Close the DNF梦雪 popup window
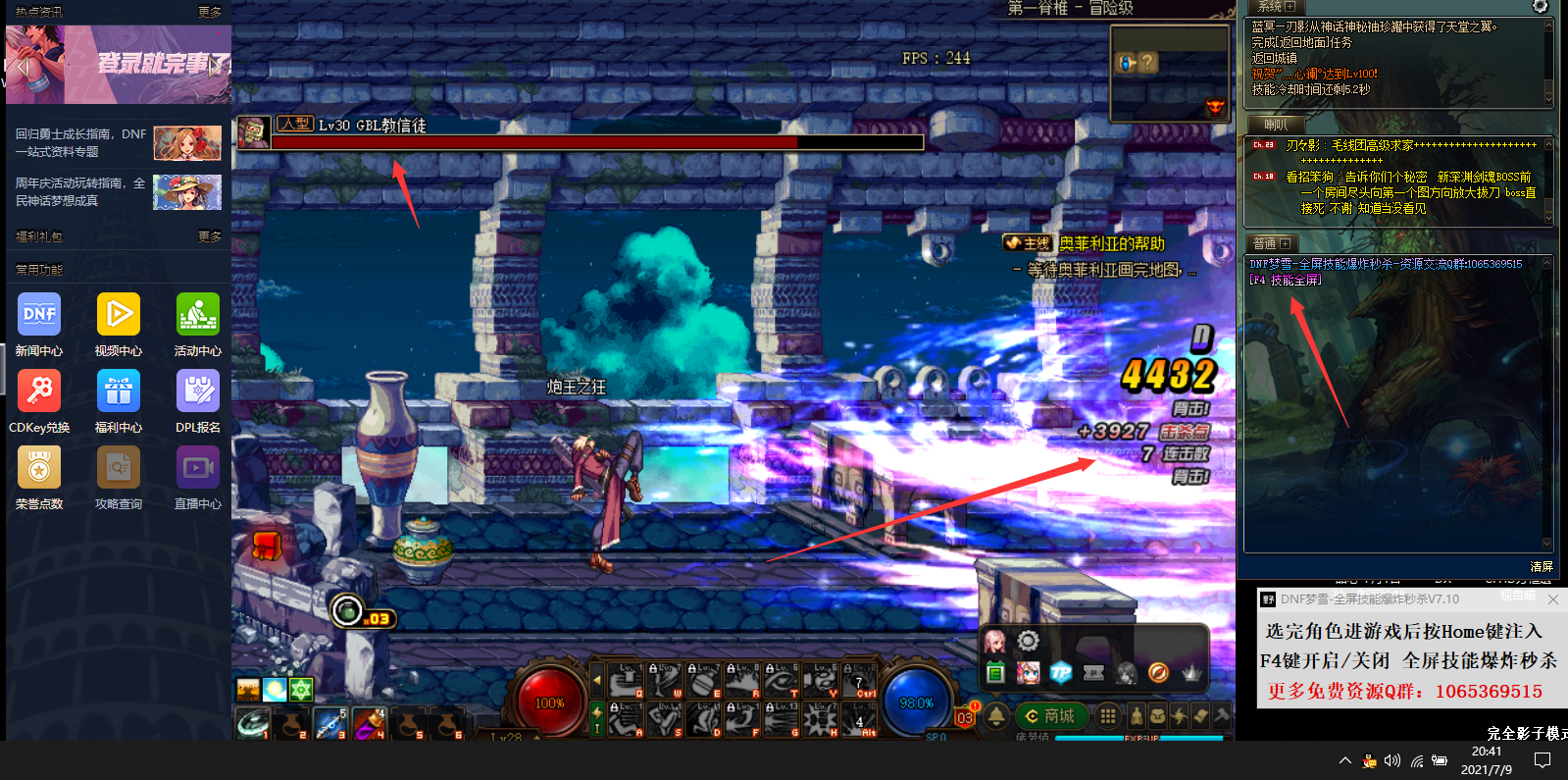Viewport: 1568px width, 780px height. point(1552,599)
